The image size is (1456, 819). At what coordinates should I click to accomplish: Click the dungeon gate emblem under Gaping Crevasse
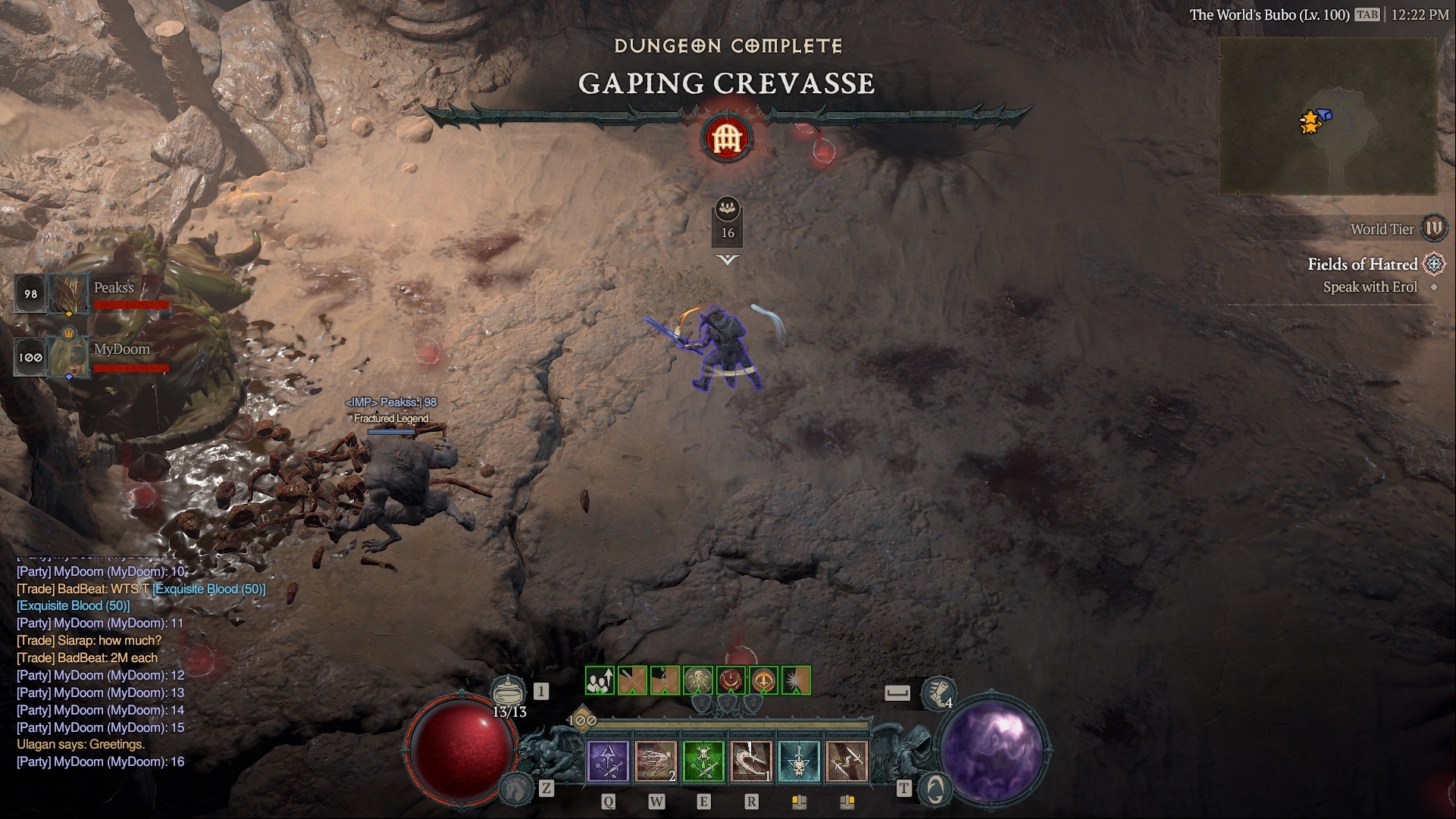pyautogui.click(x=727, y=139)
